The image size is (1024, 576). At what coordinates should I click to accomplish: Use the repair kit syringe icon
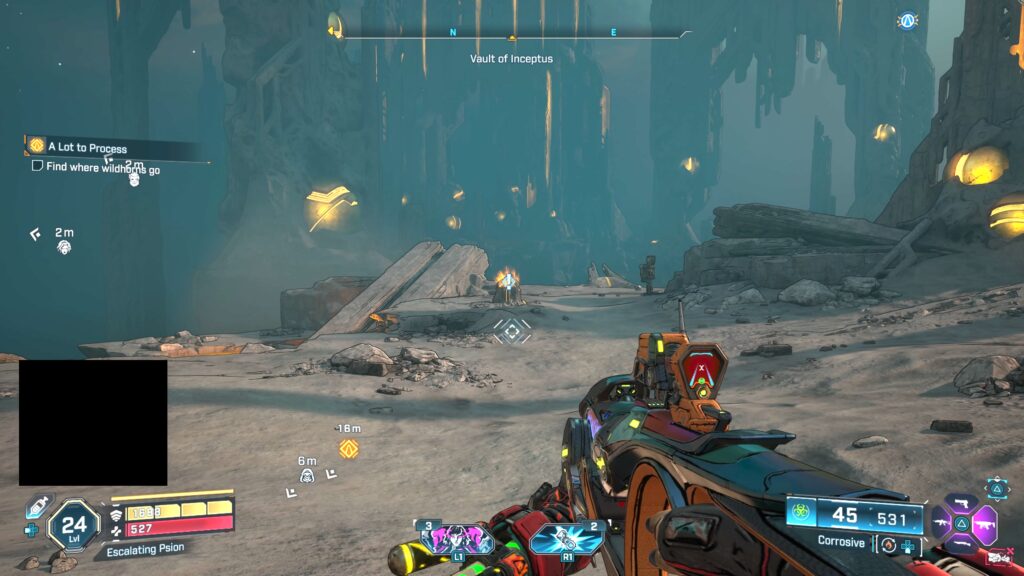[36, 507]
